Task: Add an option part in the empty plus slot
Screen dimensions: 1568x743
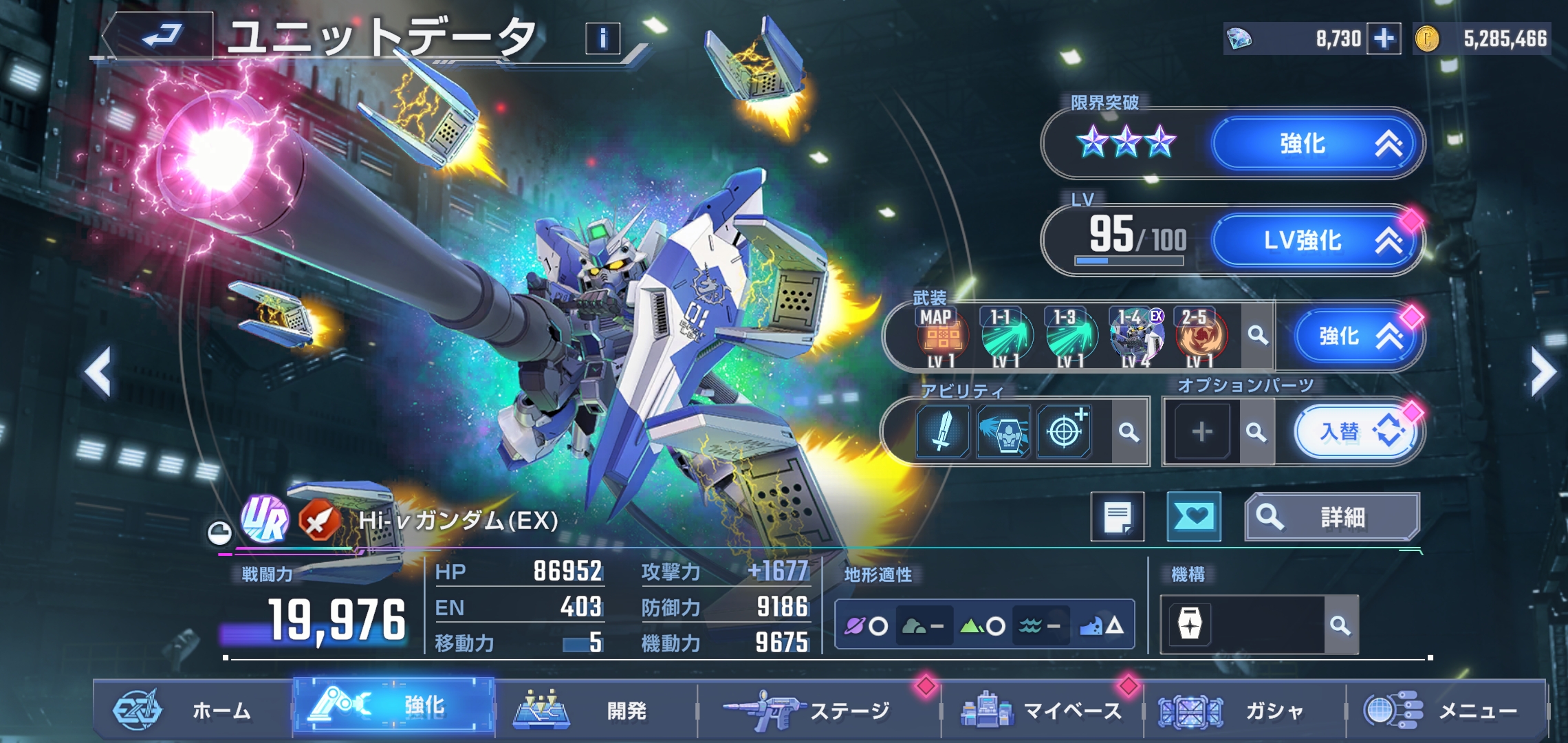Action: tap(1201, 432)
